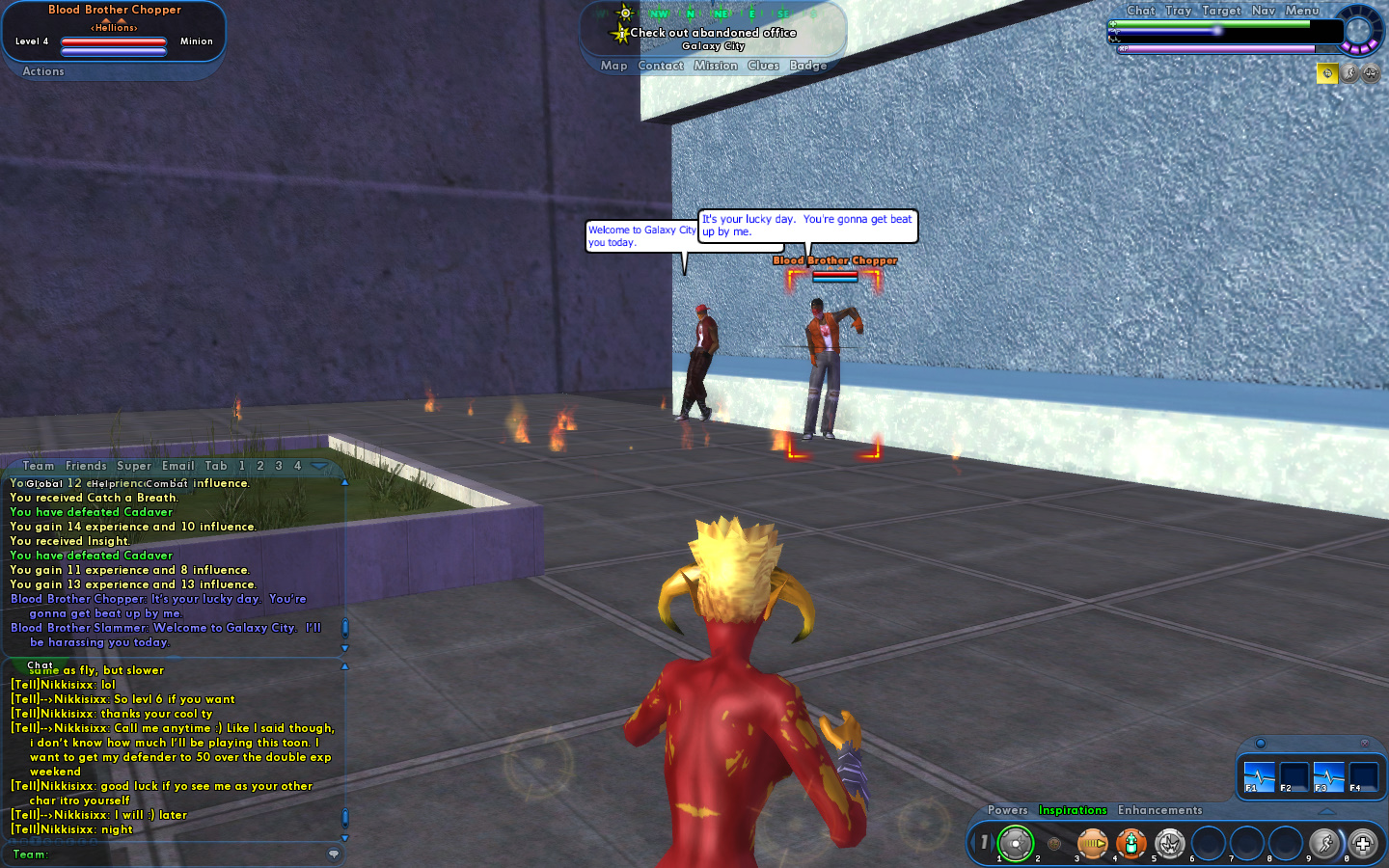This screenshot has width=1389, height=868.
Task: Use the inspiration in the F1 slot
Action: (1259, 776)
